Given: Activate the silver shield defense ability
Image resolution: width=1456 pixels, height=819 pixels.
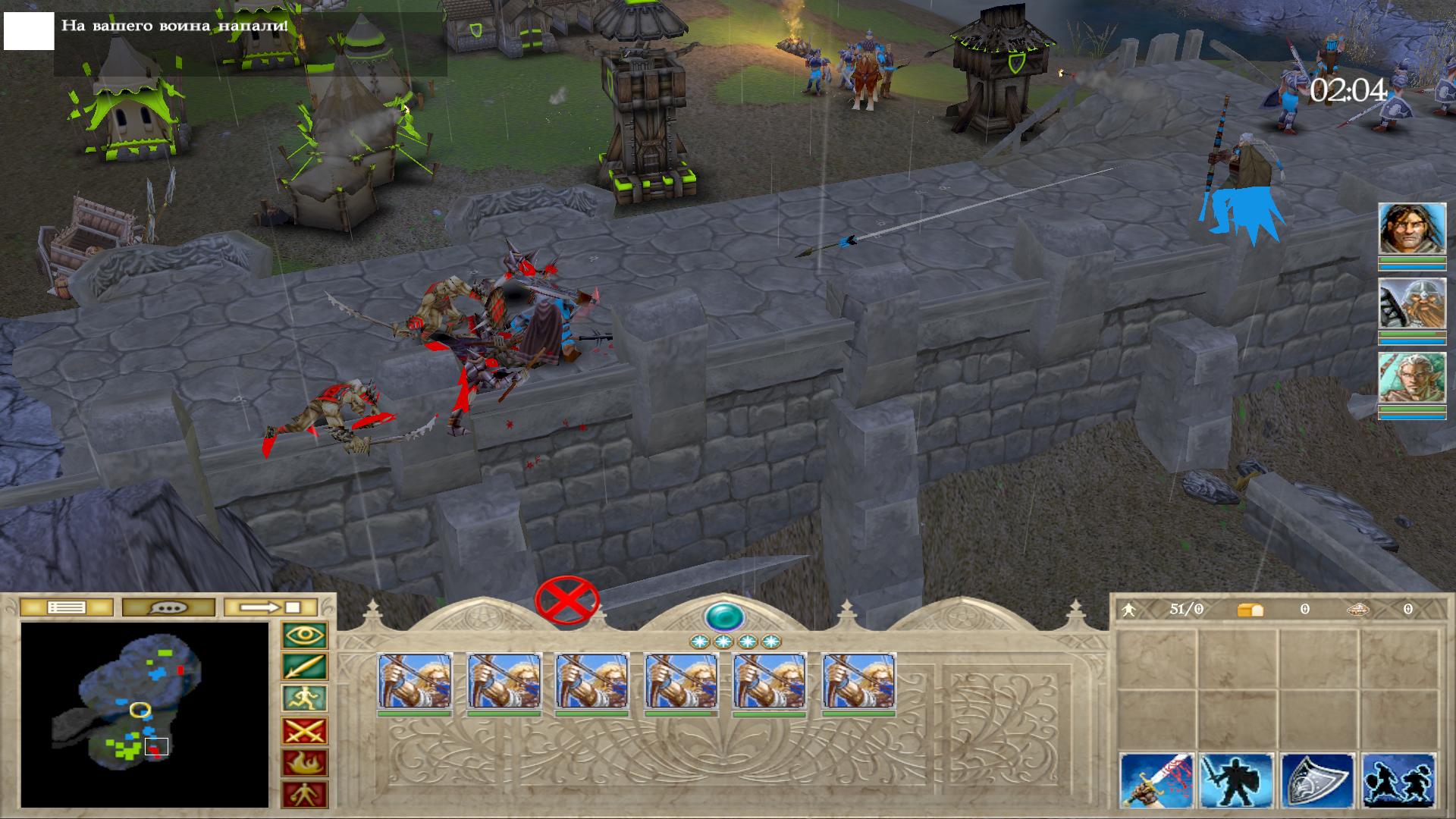Looking at the screenshot, I should pos(1317,781).
